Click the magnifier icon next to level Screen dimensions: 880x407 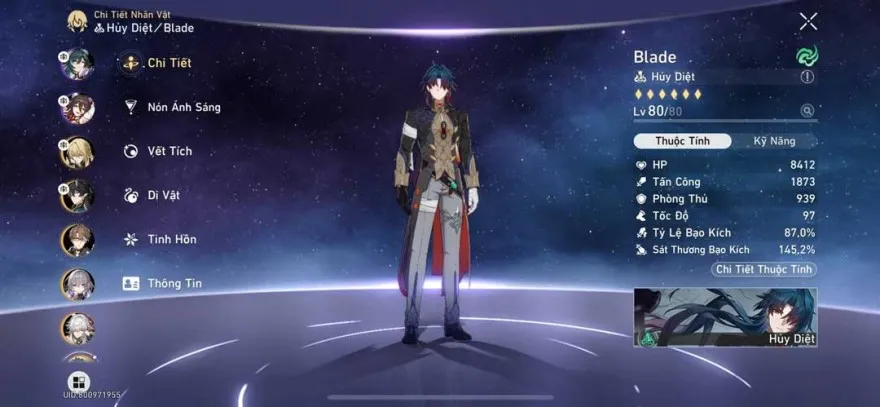(807, 111)
